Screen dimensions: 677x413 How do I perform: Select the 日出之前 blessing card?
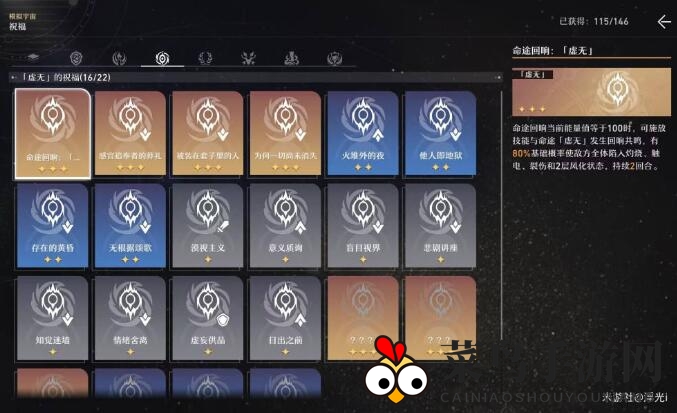point(285,318)
